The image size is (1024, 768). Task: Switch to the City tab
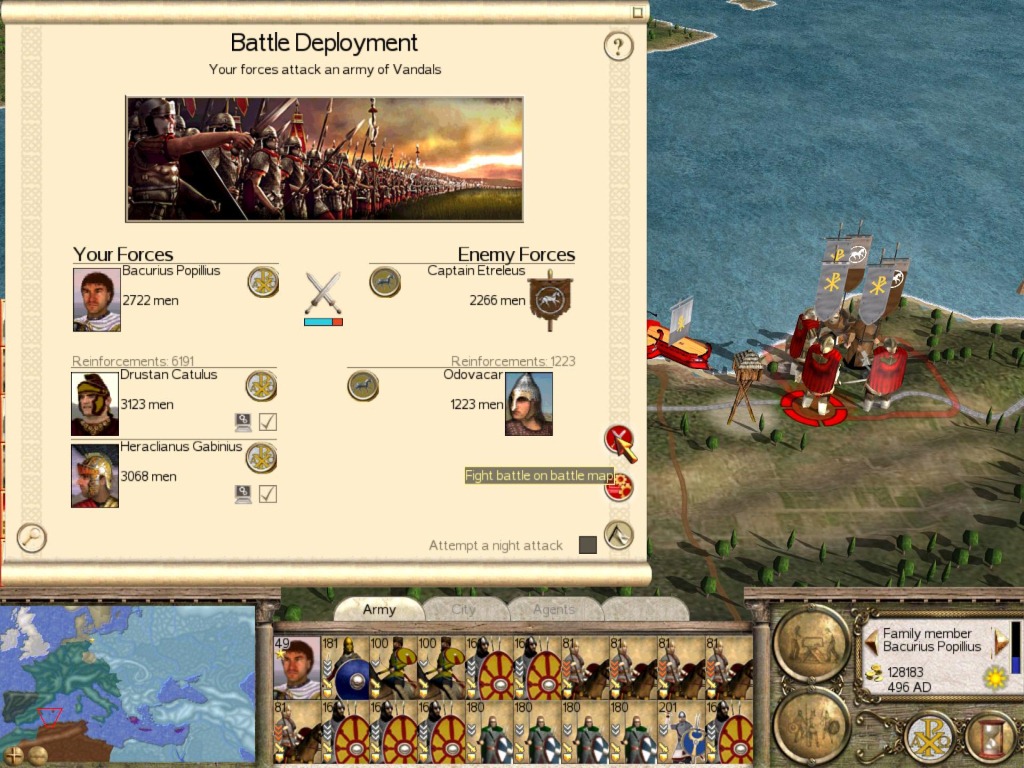click(x=464, y=609)
